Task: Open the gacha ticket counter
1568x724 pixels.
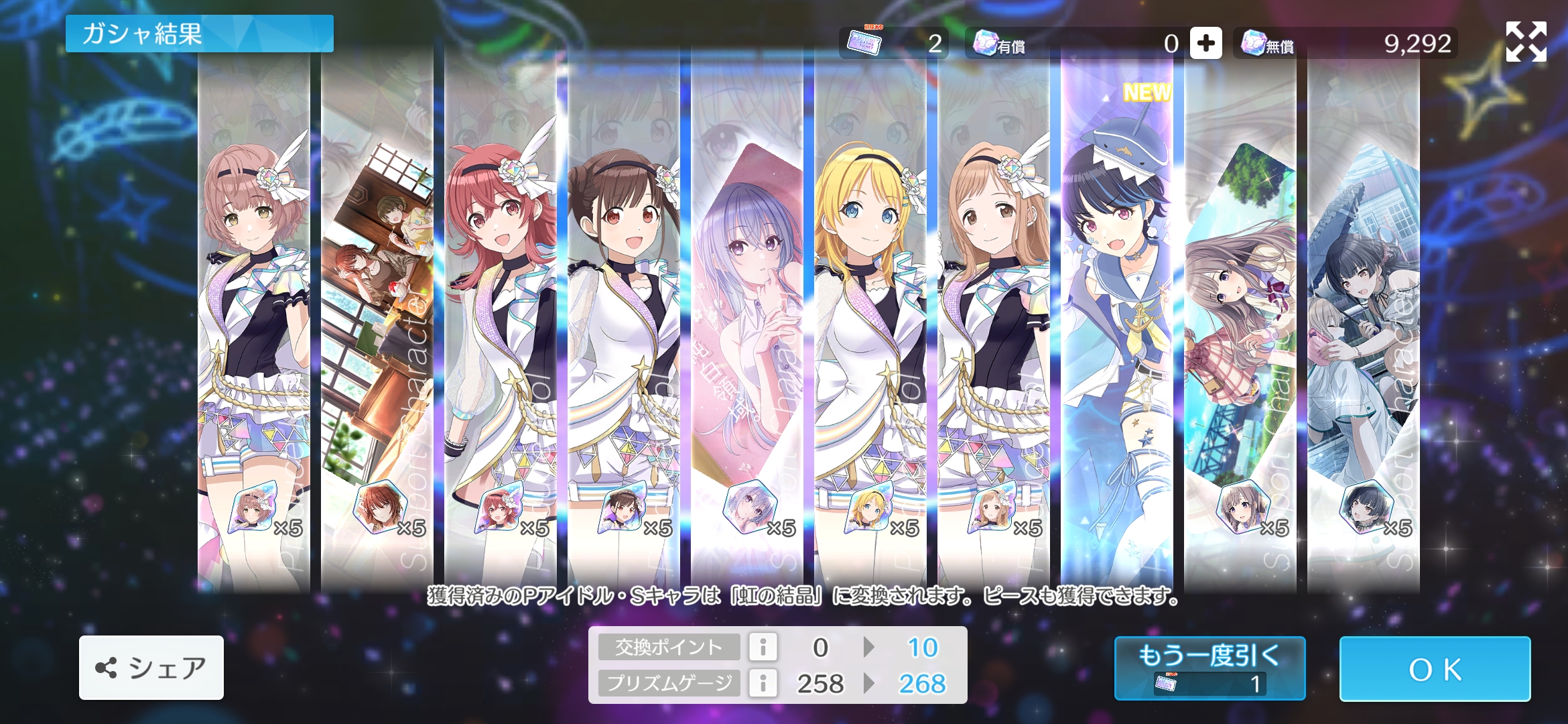Action: pyautogui.click(x=893, y=44)
